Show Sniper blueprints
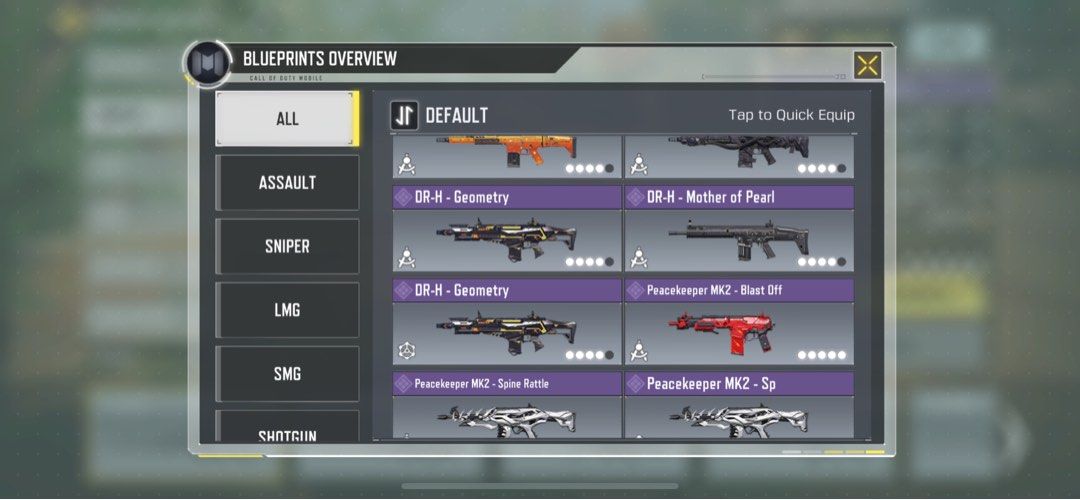Image resolution: width=1080 pixels, height=500 pixels. point(287,246)
